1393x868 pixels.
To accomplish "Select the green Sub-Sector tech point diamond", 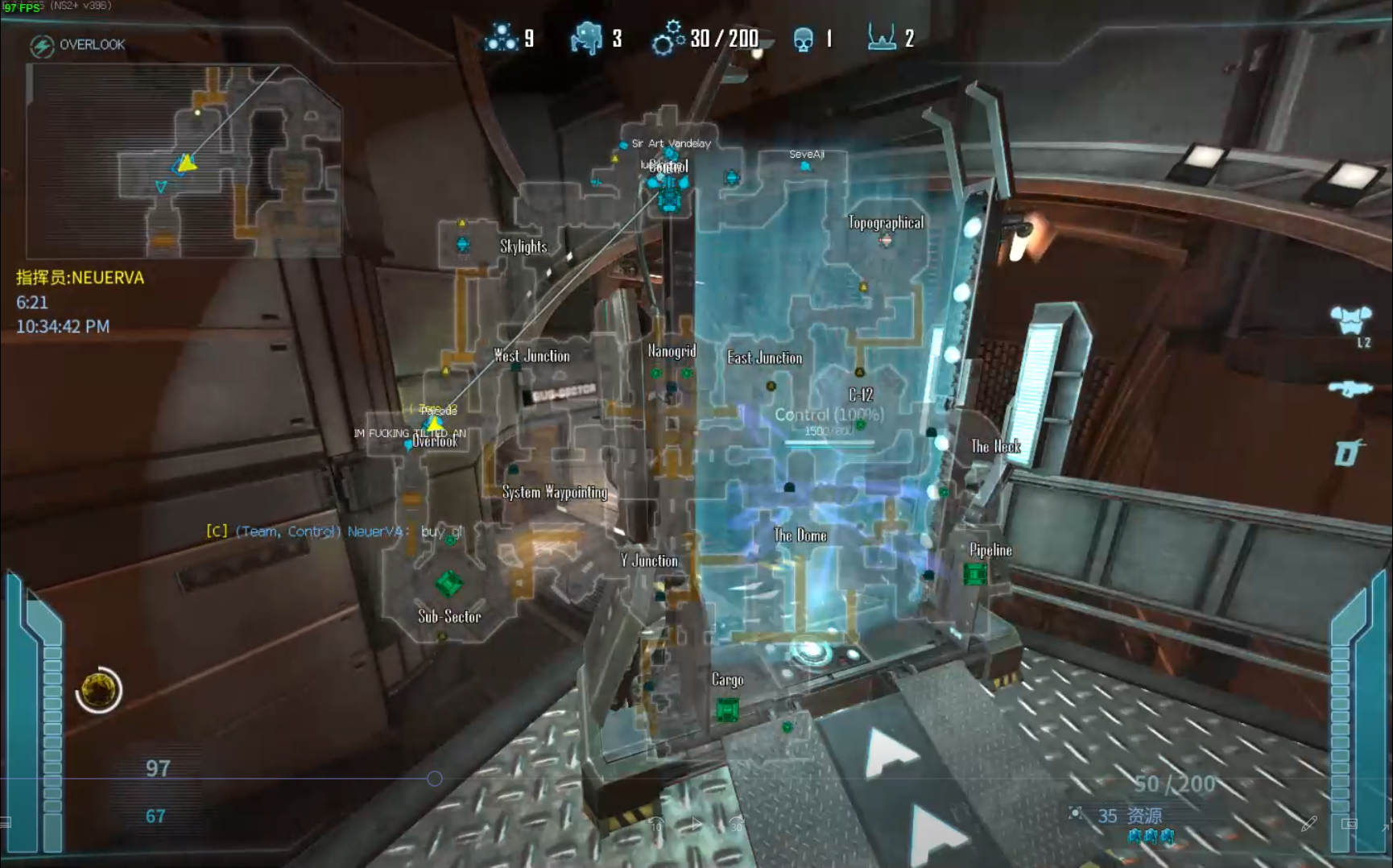I will [448, 583].
